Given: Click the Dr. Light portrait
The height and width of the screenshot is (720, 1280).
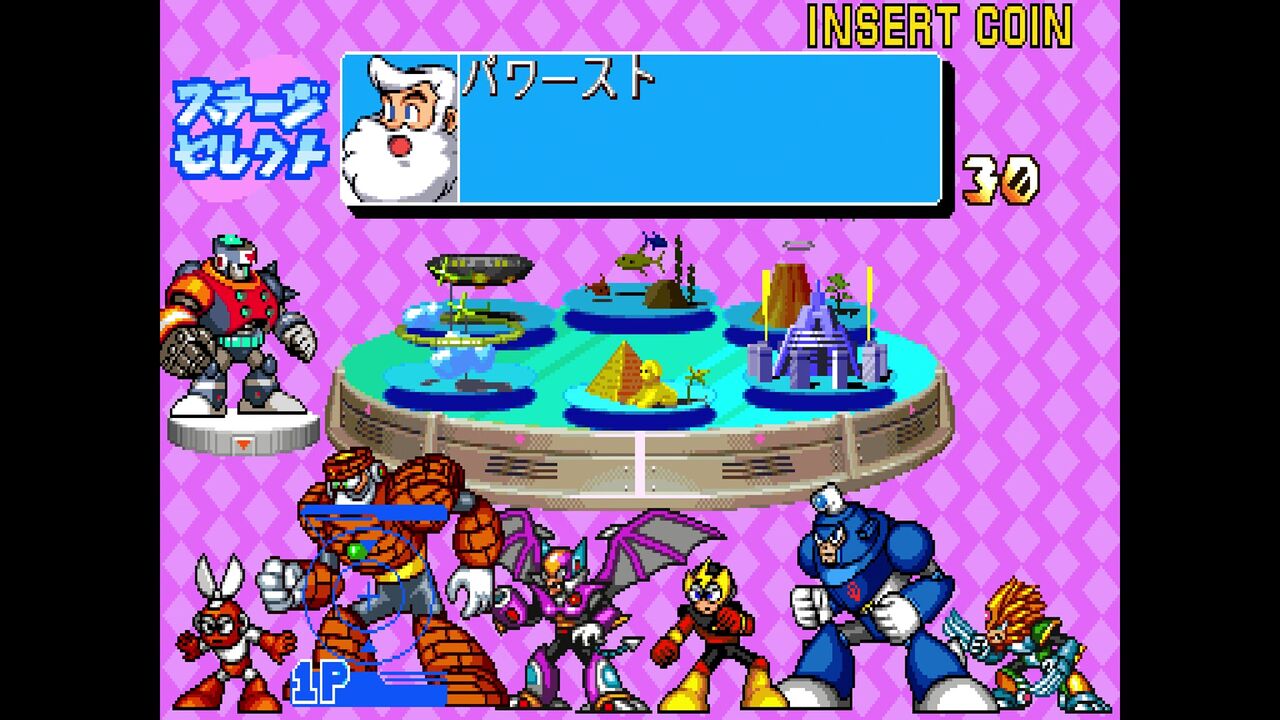Looking at the screenshot, I should pos(398,128).
